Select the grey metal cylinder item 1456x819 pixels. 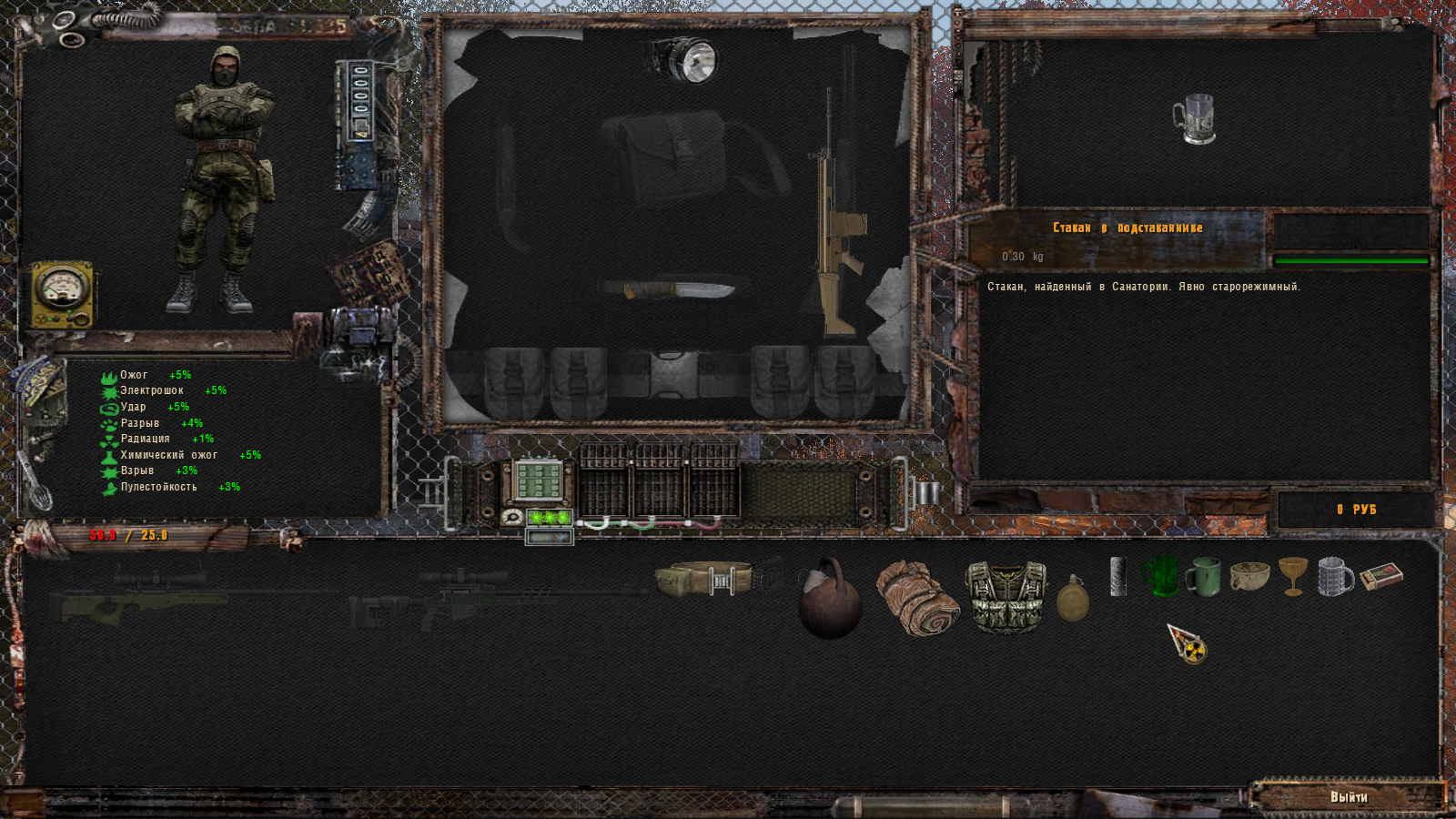(x=1118, y=577)
